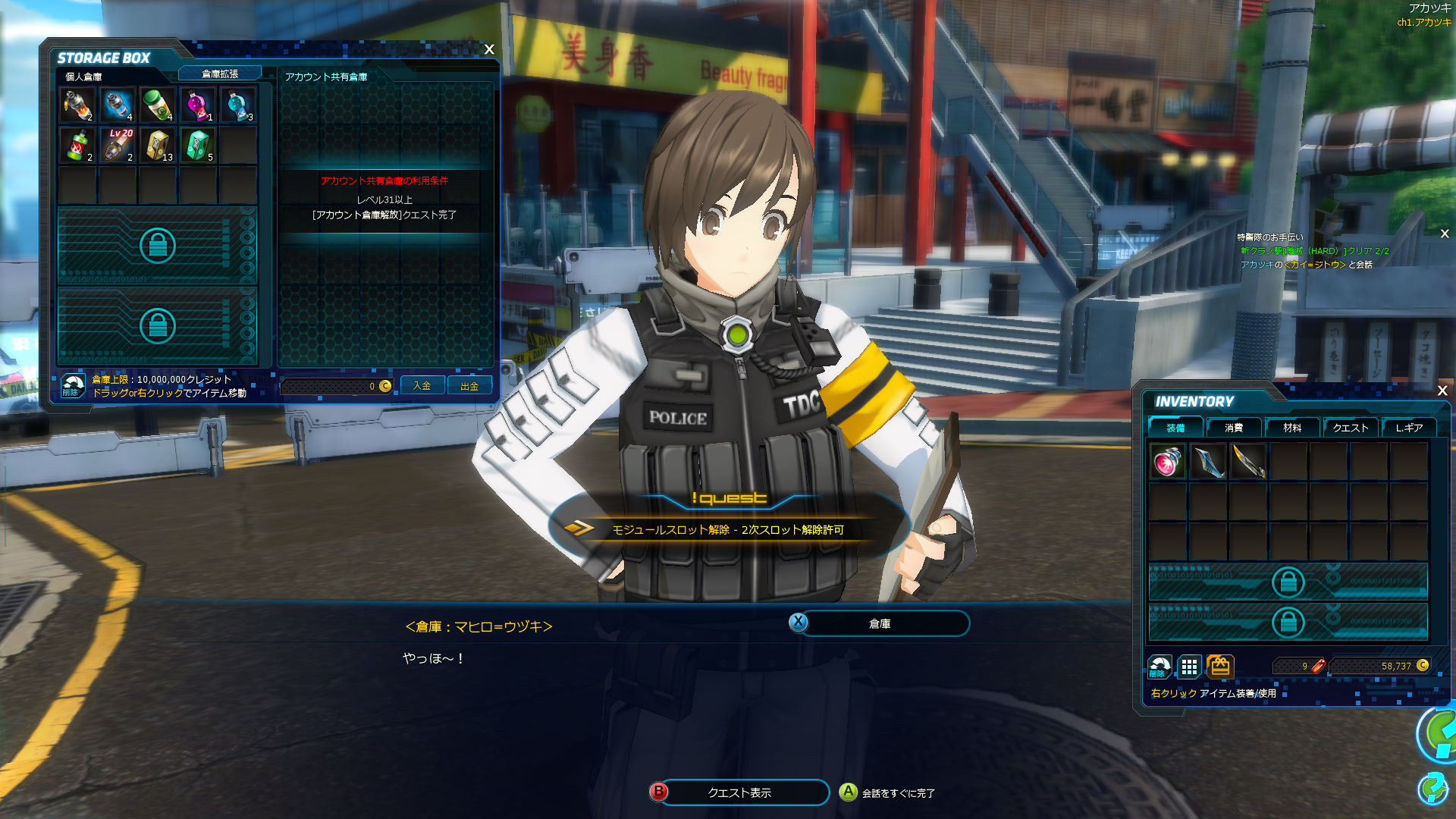Viewport: 1456px width, 819px height.
Task: Click the inventory sort grid icon
Action: point(1189,667)
